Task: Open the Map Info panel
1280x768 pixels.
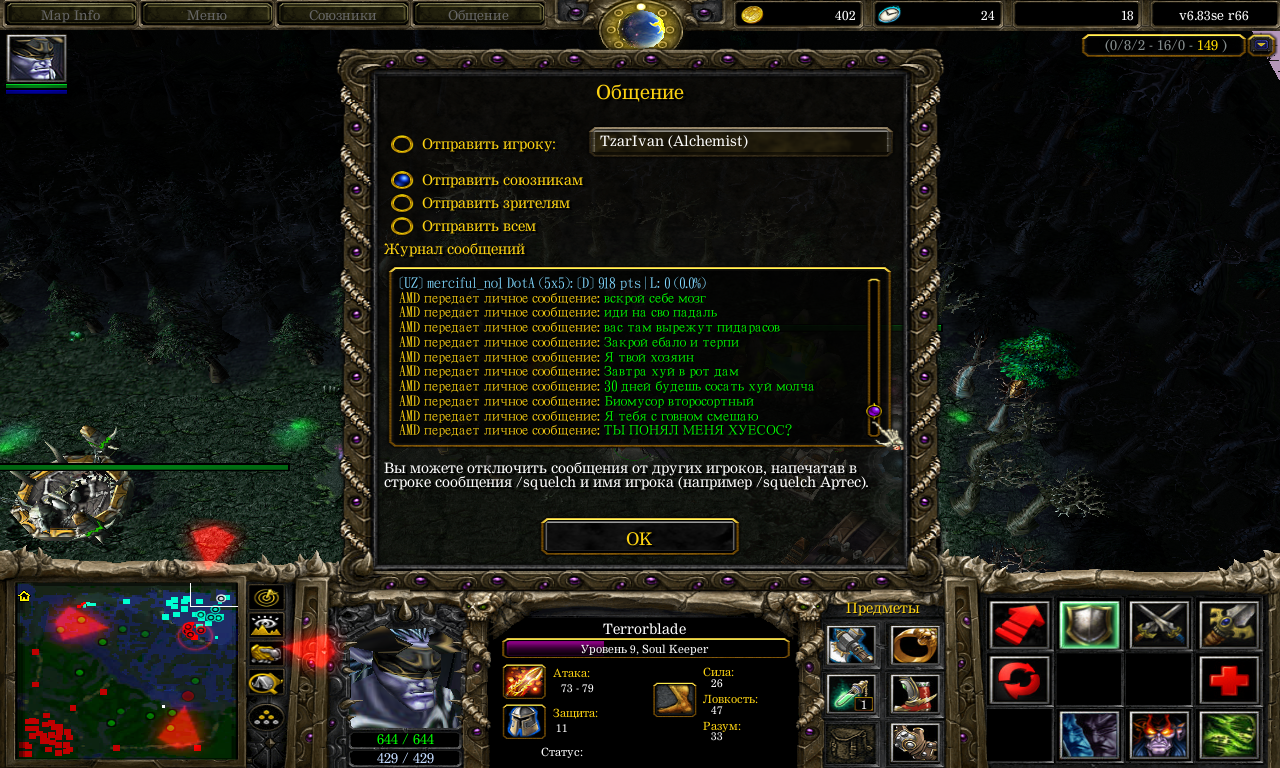Action: [70, 15]
